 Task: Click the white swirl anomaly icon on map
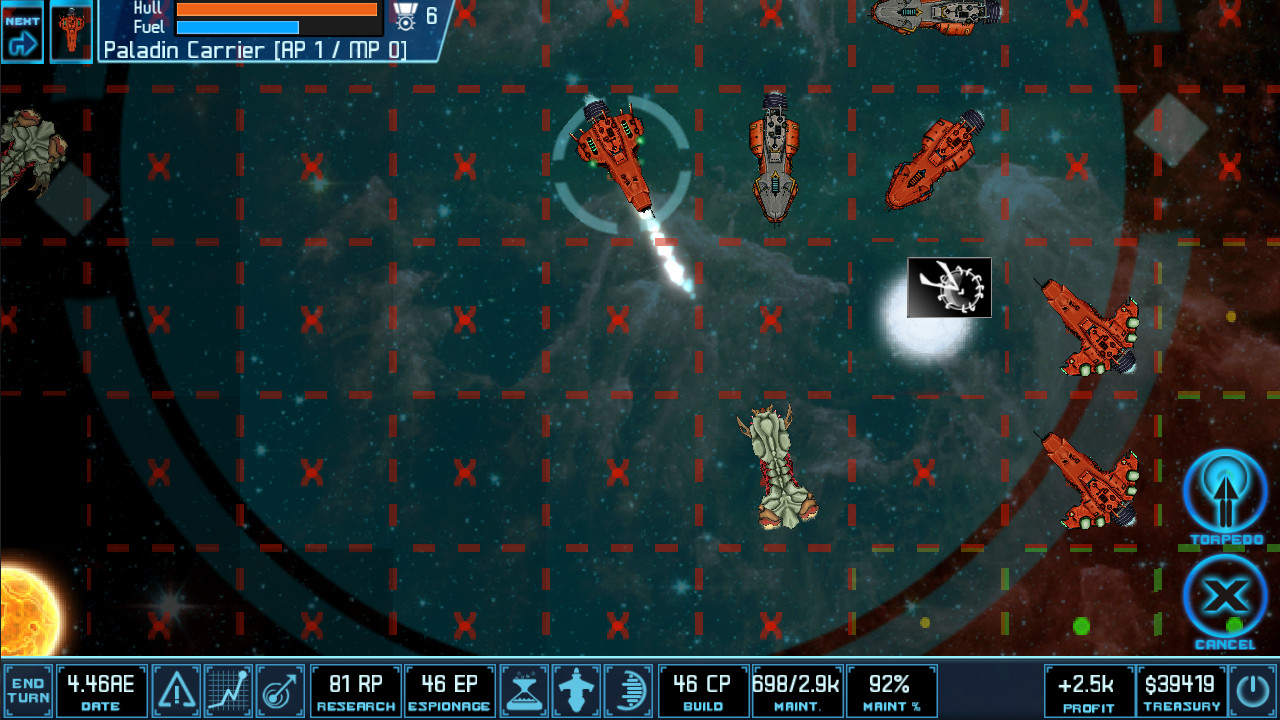coord(948,288)
